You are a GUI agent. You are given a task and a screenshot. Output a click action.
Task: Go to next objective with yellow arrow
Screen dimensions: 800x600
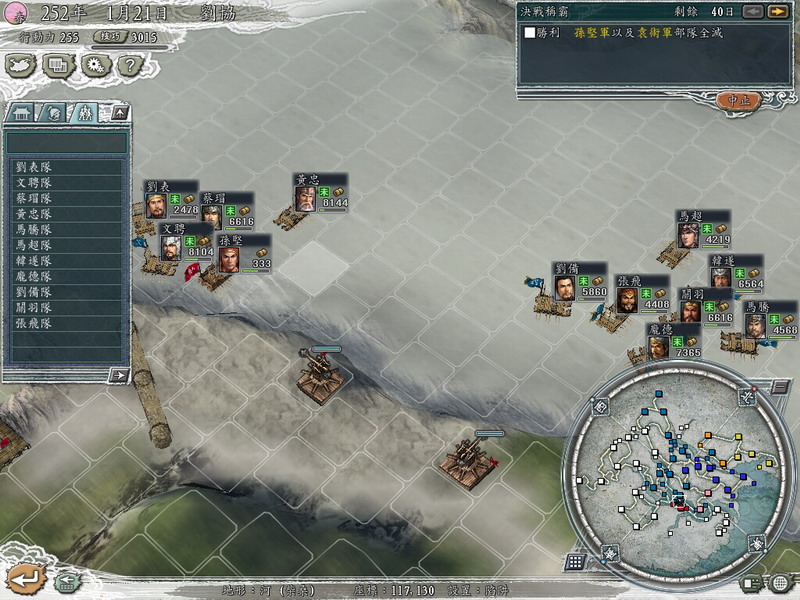tap(777, 12)
